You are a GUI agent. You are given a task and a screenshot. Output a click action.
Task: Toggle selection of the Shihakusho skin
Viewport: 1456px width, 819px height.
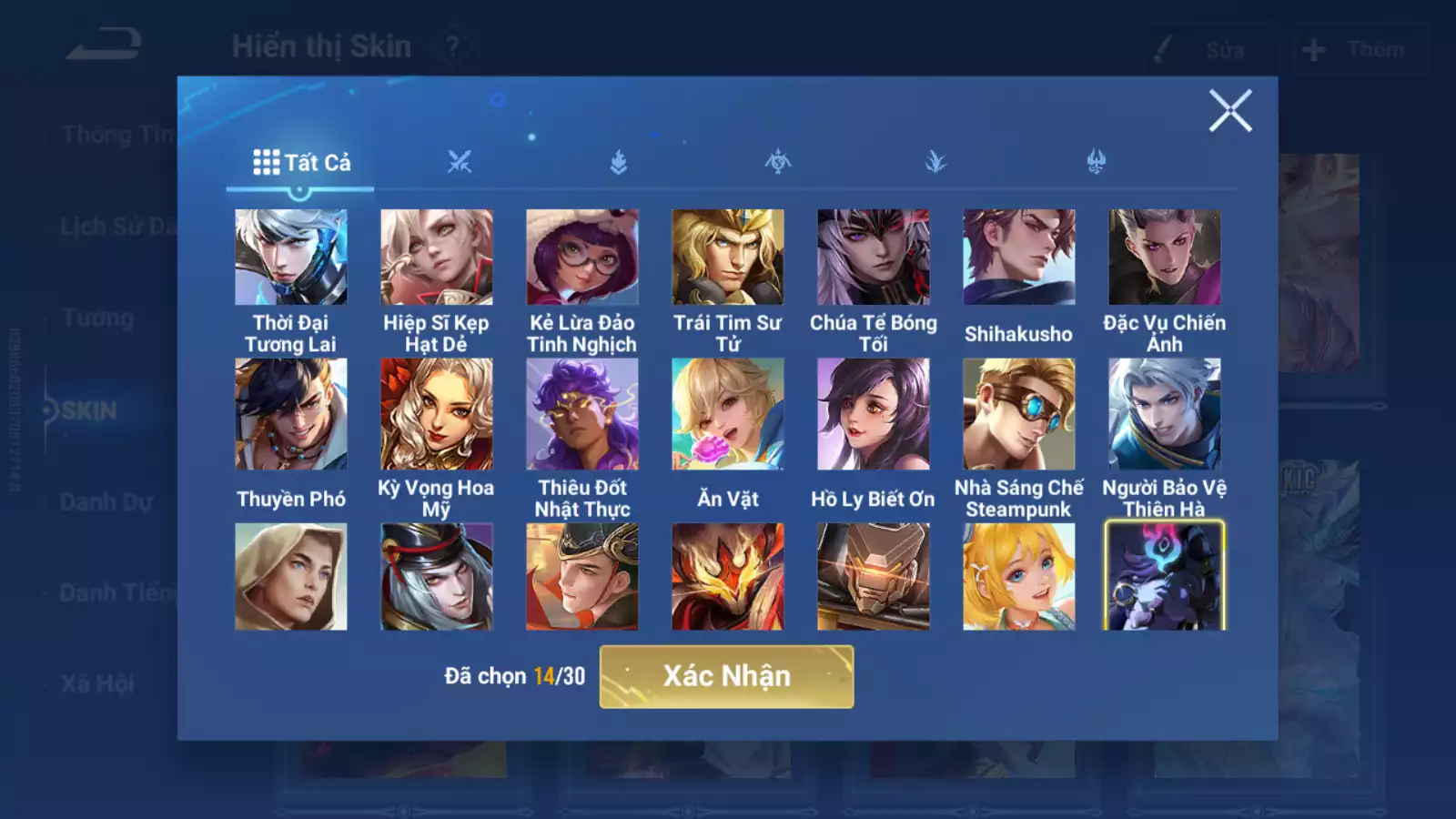(1021, 258)
